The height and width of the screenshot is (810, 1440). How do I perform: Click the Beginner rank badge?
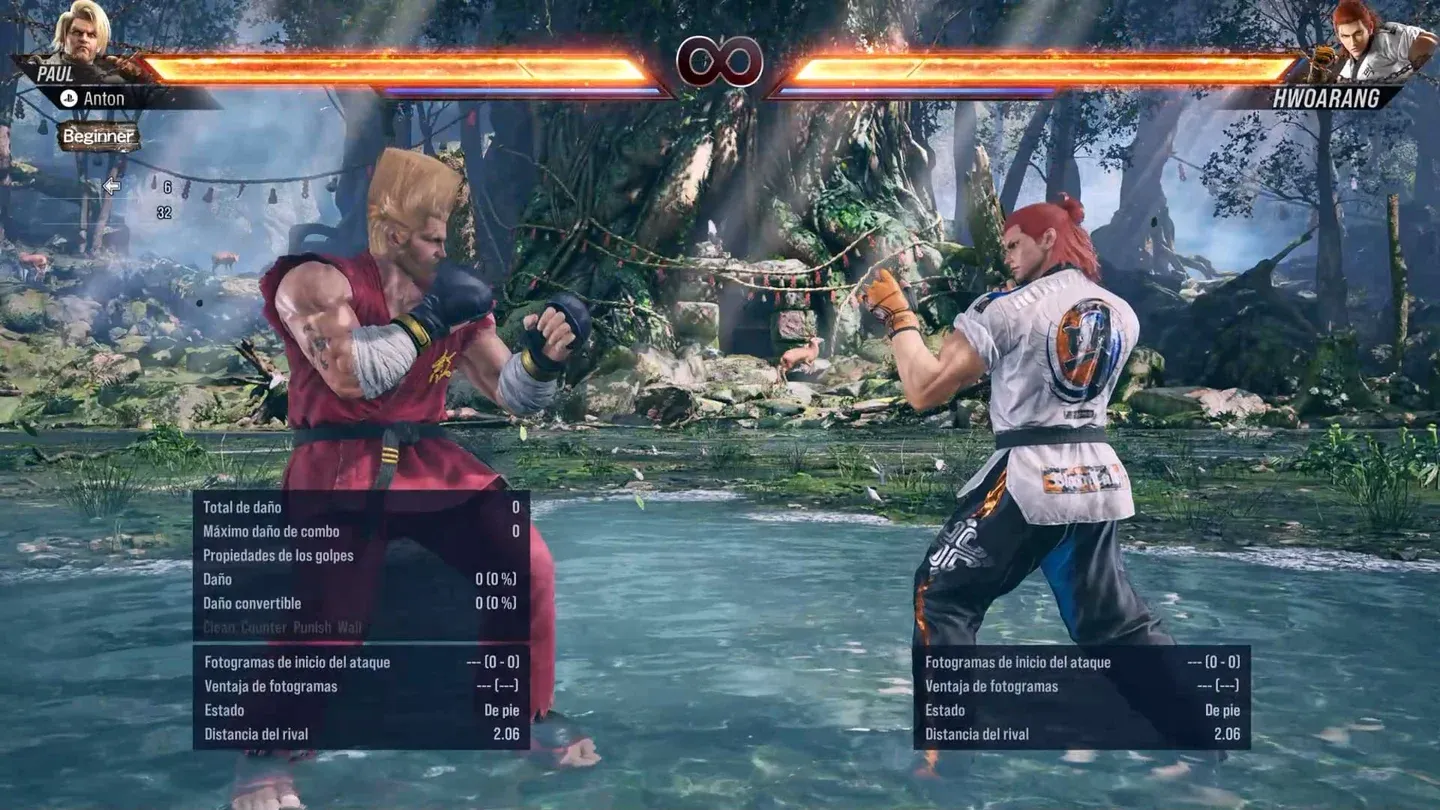[98, 136]
